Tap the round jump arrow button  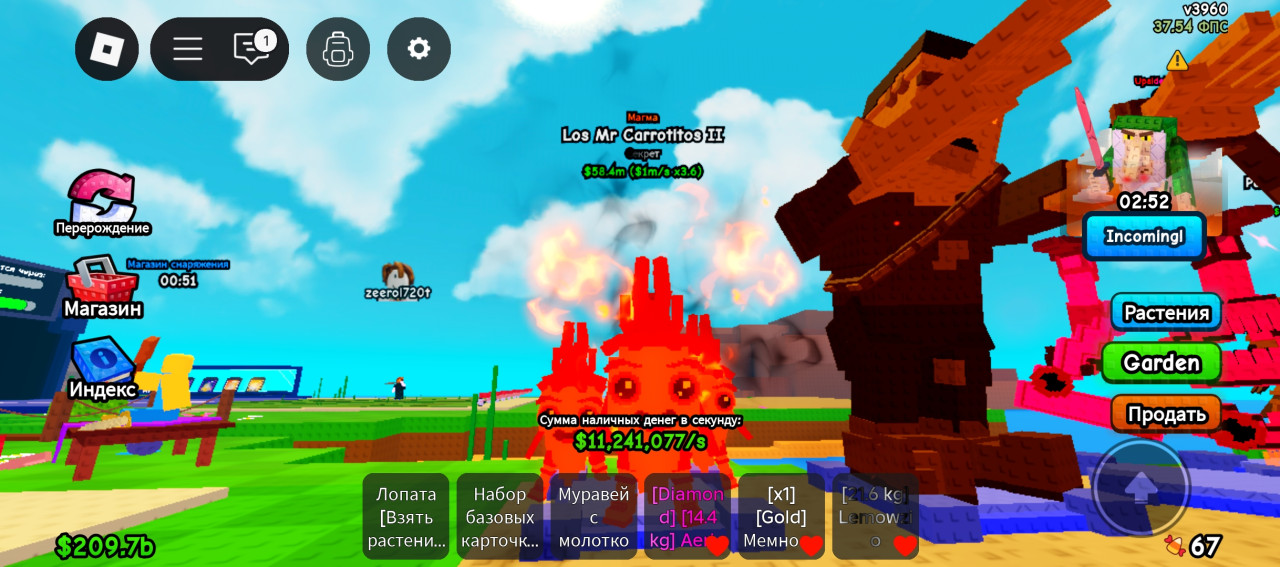point(1141,488)
